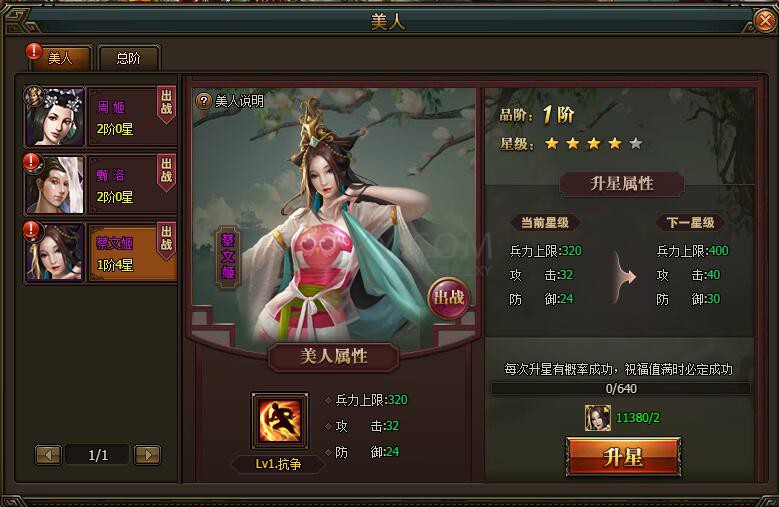The width and height of the screenshot is (779, 507).
Task: Open the 总阶 tab
Action: pos(128,58)
